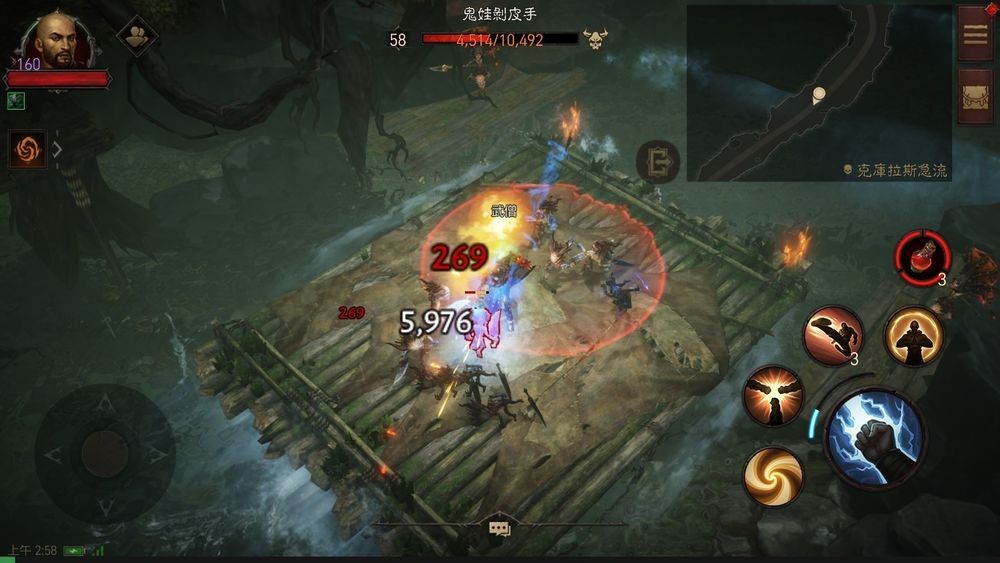Activate the meditating monk skill

914,336
